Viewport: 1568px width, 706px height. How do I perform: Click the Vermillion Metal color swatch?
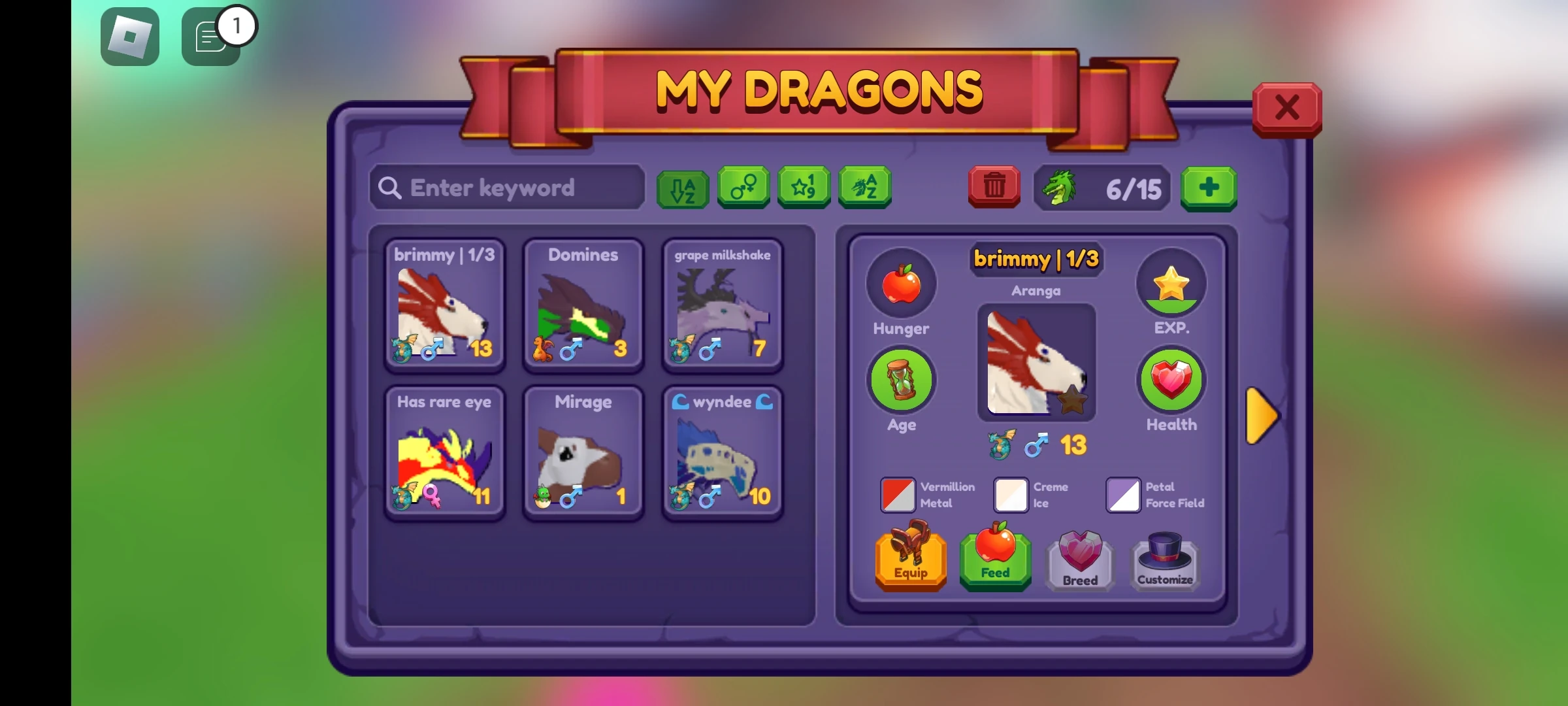(x=896, y=495)
